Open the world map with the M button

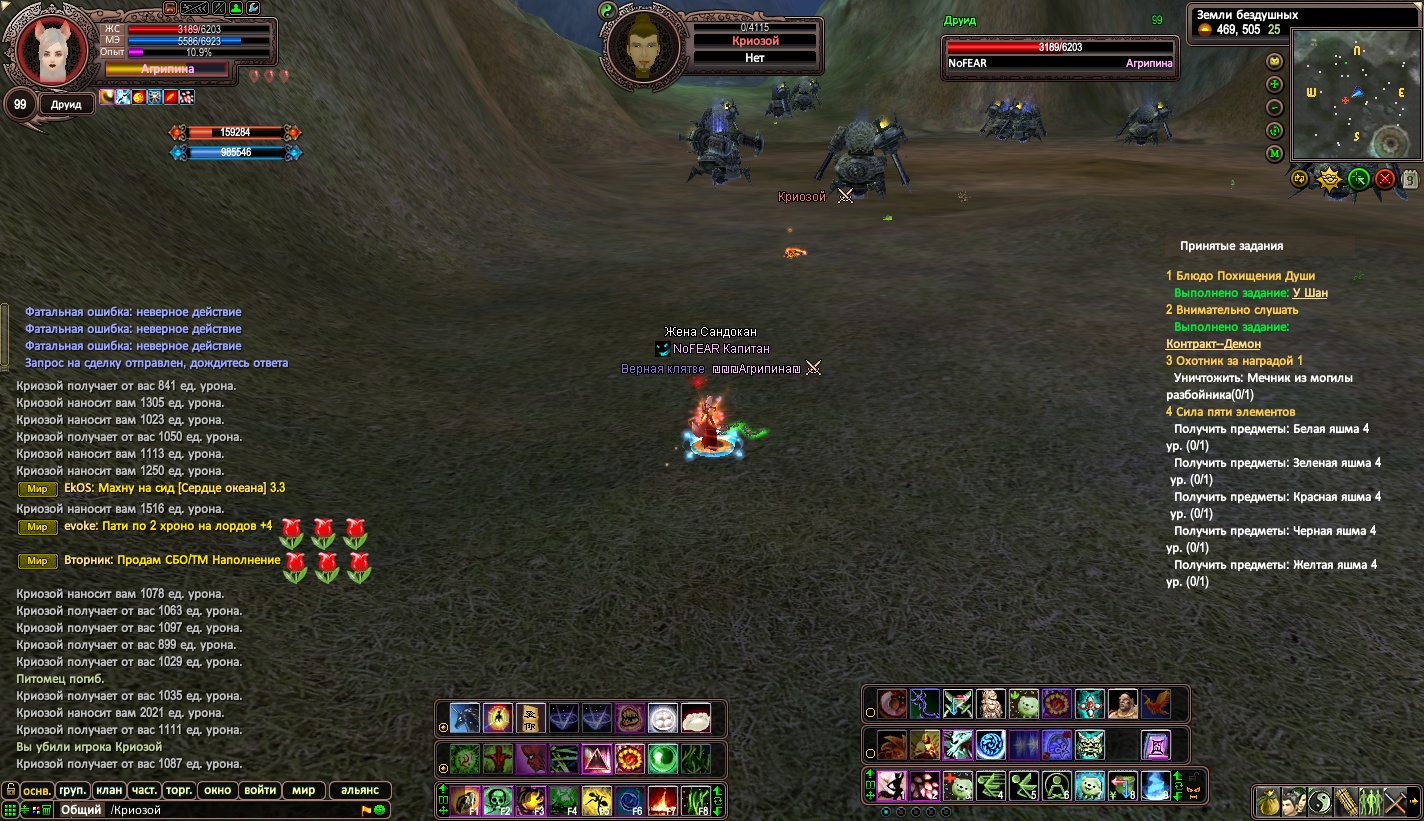[x=1274, y=154]
